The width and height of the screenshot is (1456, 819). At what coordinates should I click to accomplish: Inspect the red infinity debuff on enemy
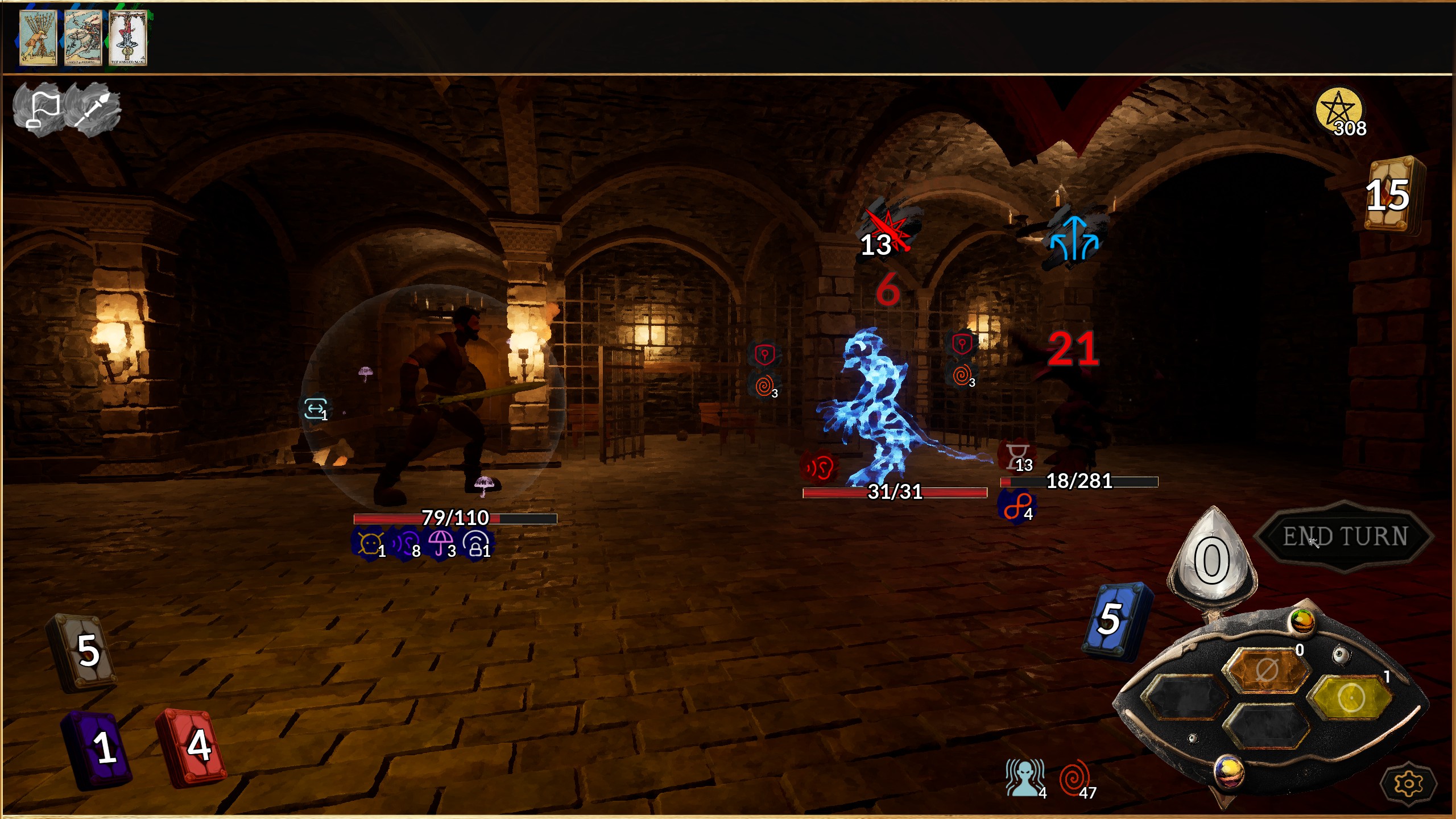coord(1016,506)
